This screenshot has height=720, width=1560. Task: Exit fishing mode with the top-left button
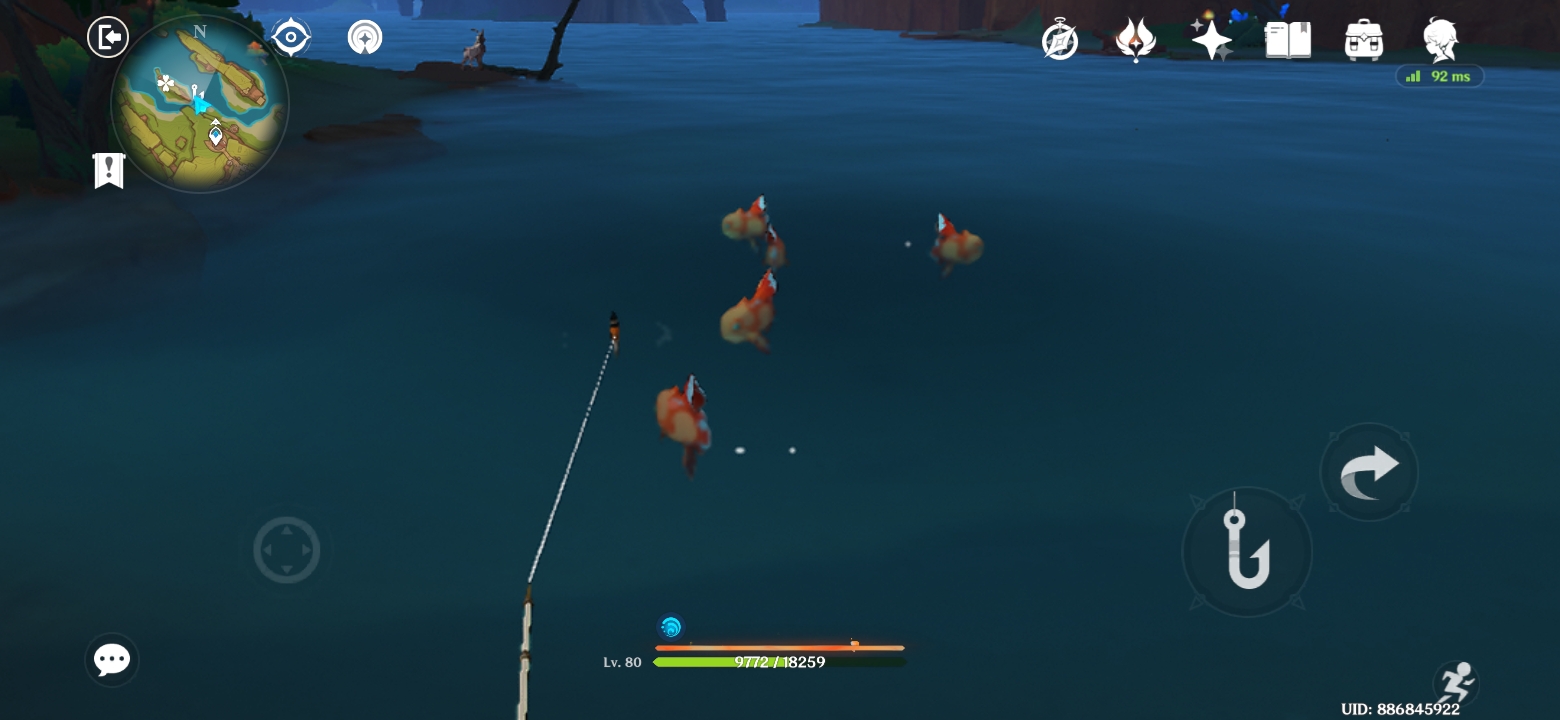tap(108, 36)
